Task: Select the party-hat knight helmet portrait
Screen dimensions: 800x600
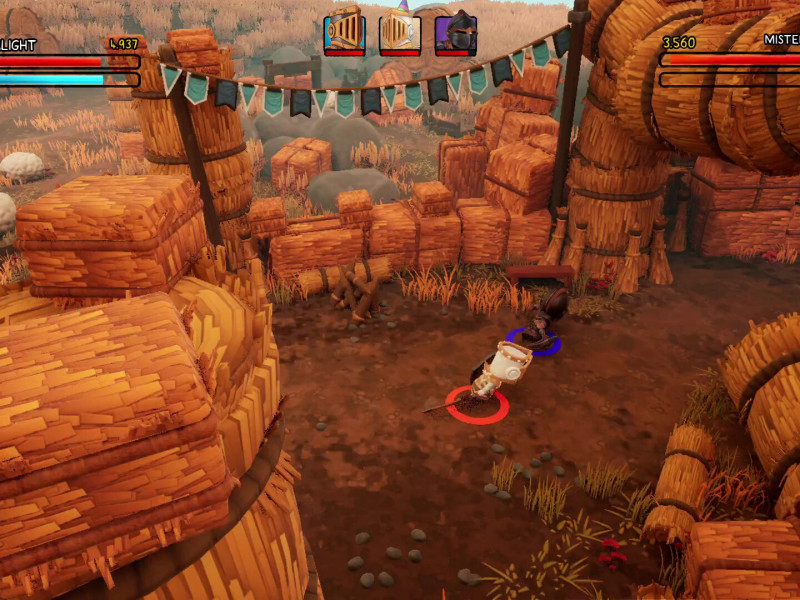Action: pos(400,31)
